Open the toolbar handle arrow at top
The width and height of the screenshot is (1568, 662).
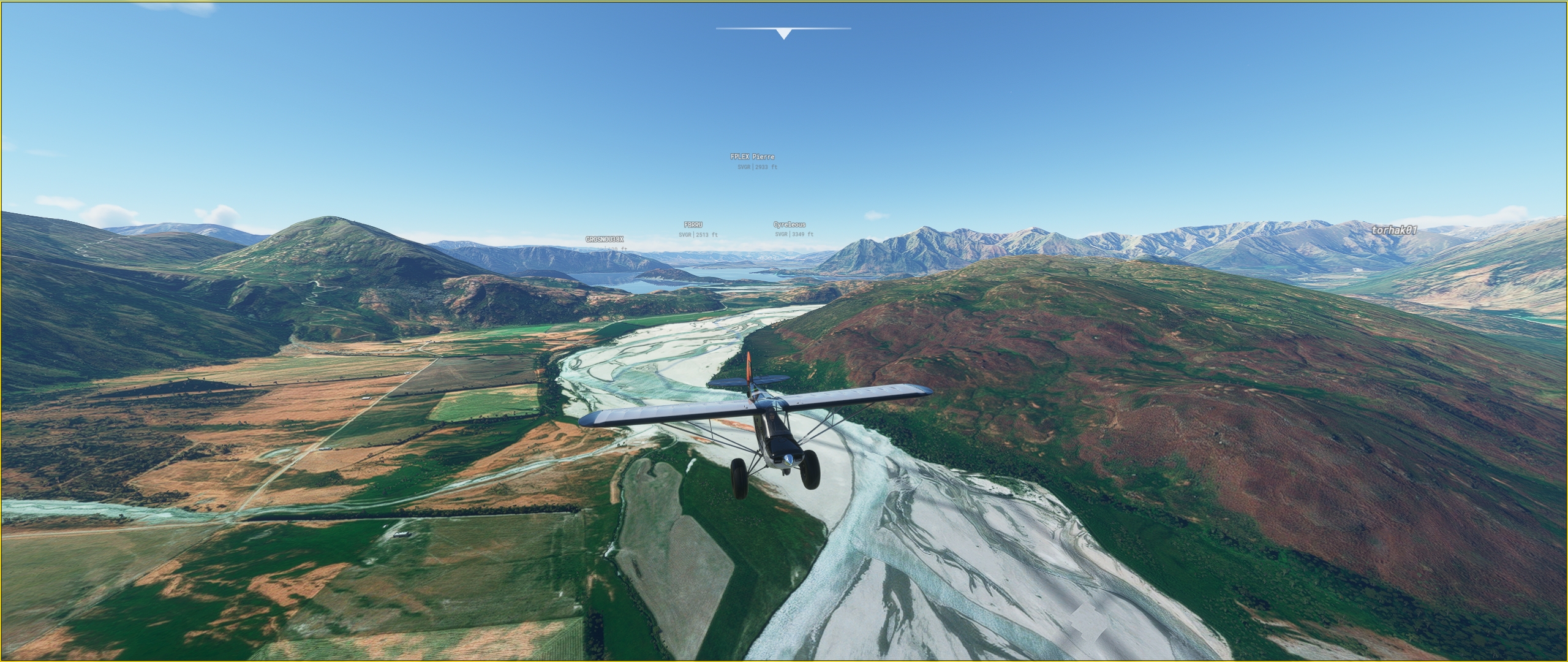pyautogui.click(x=783, y=34)
